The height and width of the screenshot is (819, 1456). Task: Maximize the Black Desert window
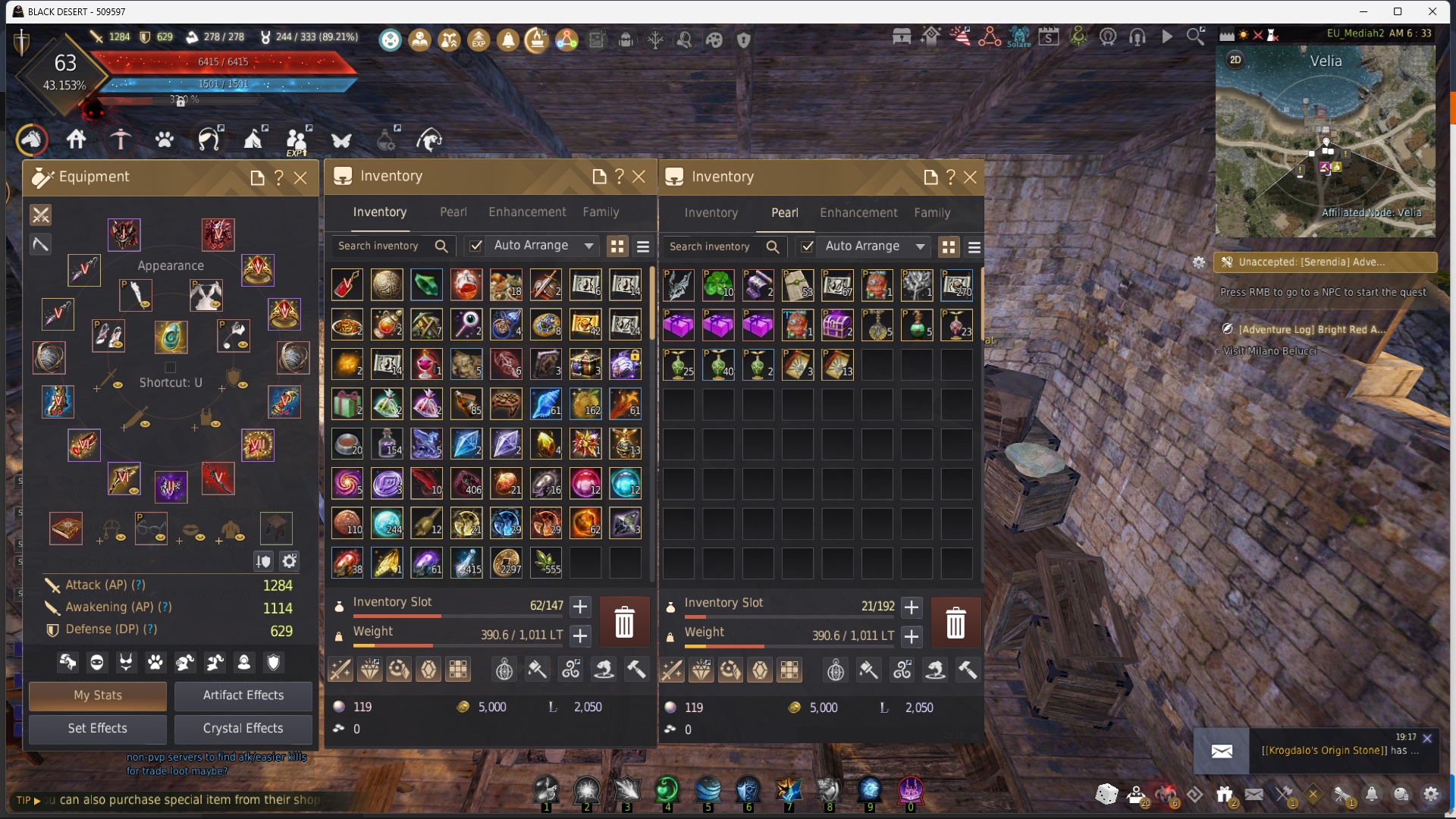click(x=1398, y=11)
